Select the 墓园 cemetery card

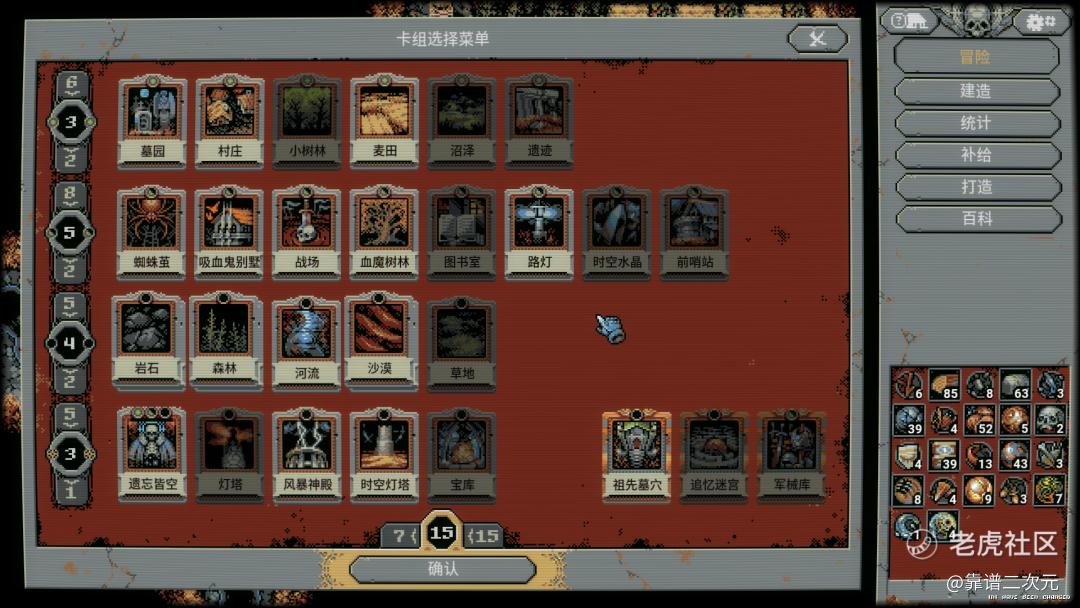click(152, 122)
